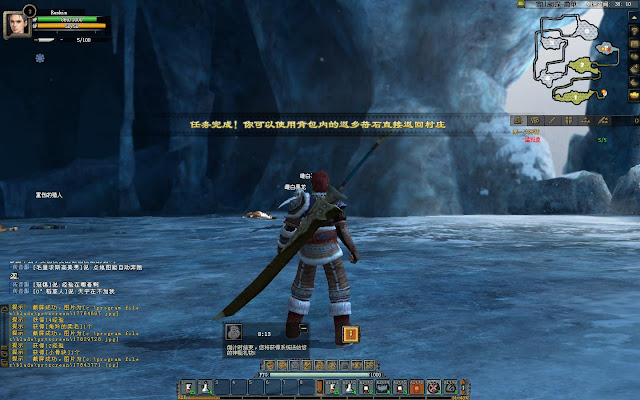The image size is (640, 400).
Task: Use the first potion in the hotbar
Action: 202,385
